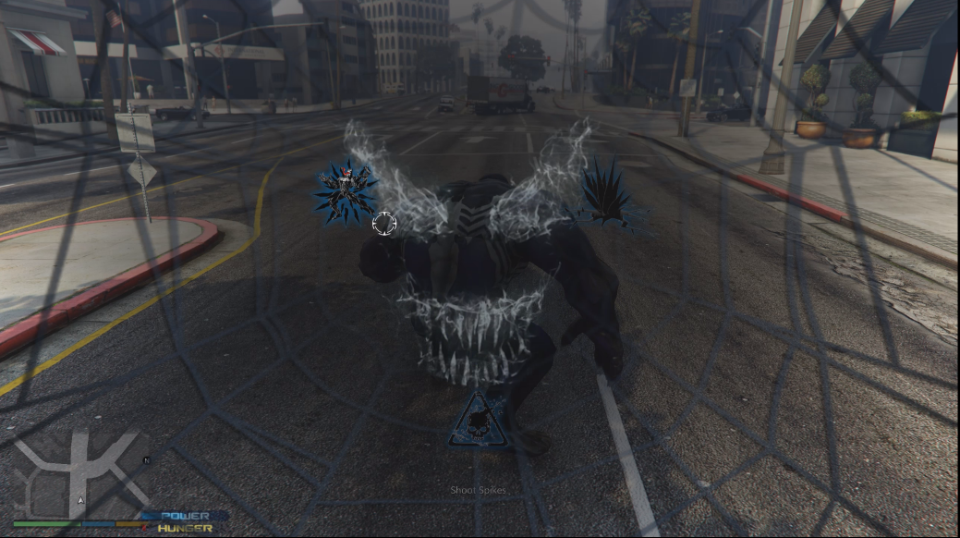The width and height of the screenshot is (960, 538).
Task: Click the street minimap
Action: [82, 474]
